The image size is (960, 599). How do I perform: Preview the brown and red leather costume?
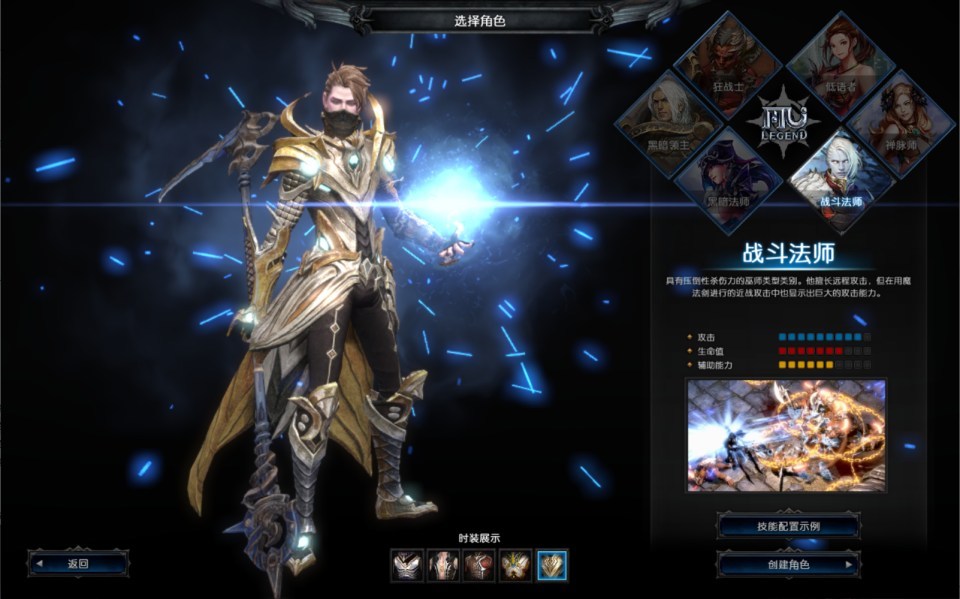479,566
